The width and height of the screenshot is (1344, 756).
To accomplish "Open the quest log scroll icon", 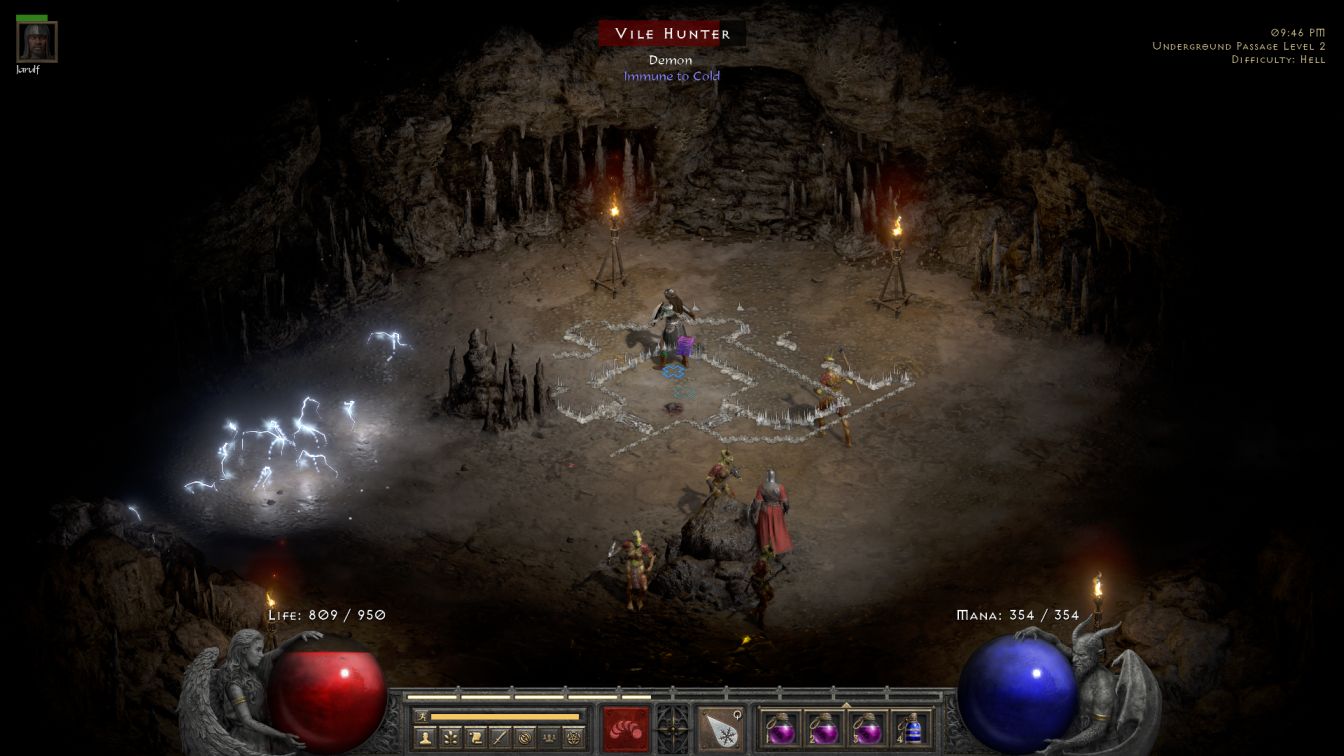I will pyautogui.click(x=476, y=738).
